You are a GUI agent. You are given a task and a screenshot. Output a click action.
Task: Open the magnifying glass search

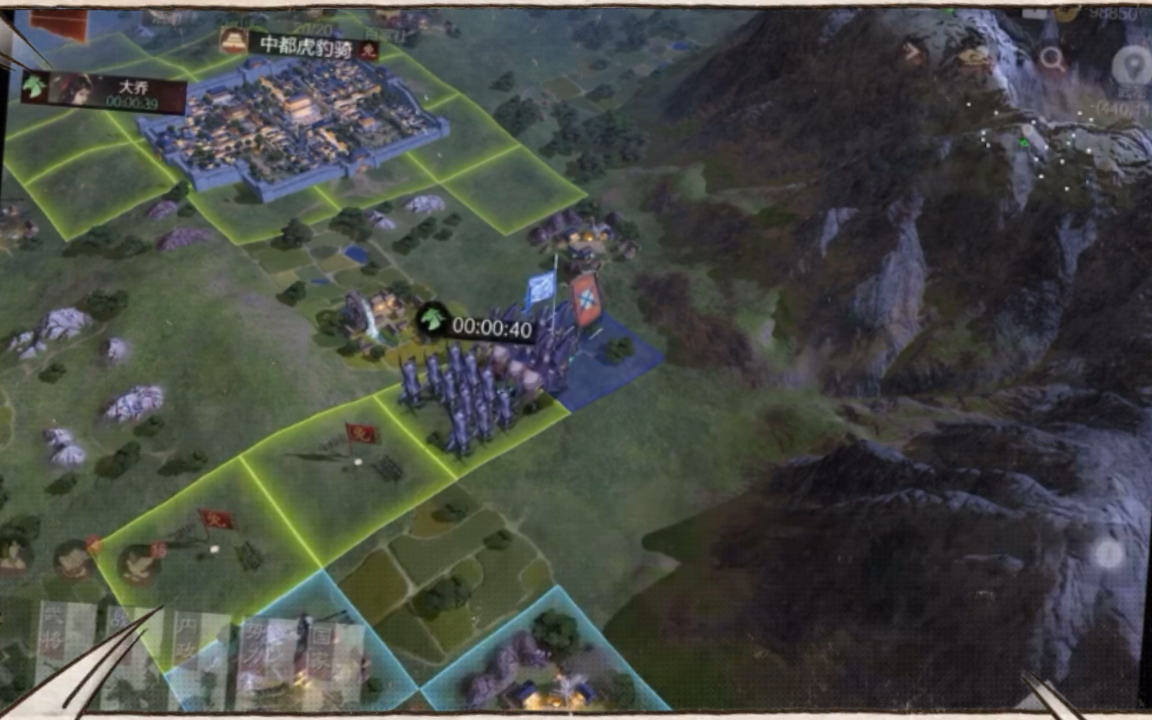click(x=1052, y=58)
